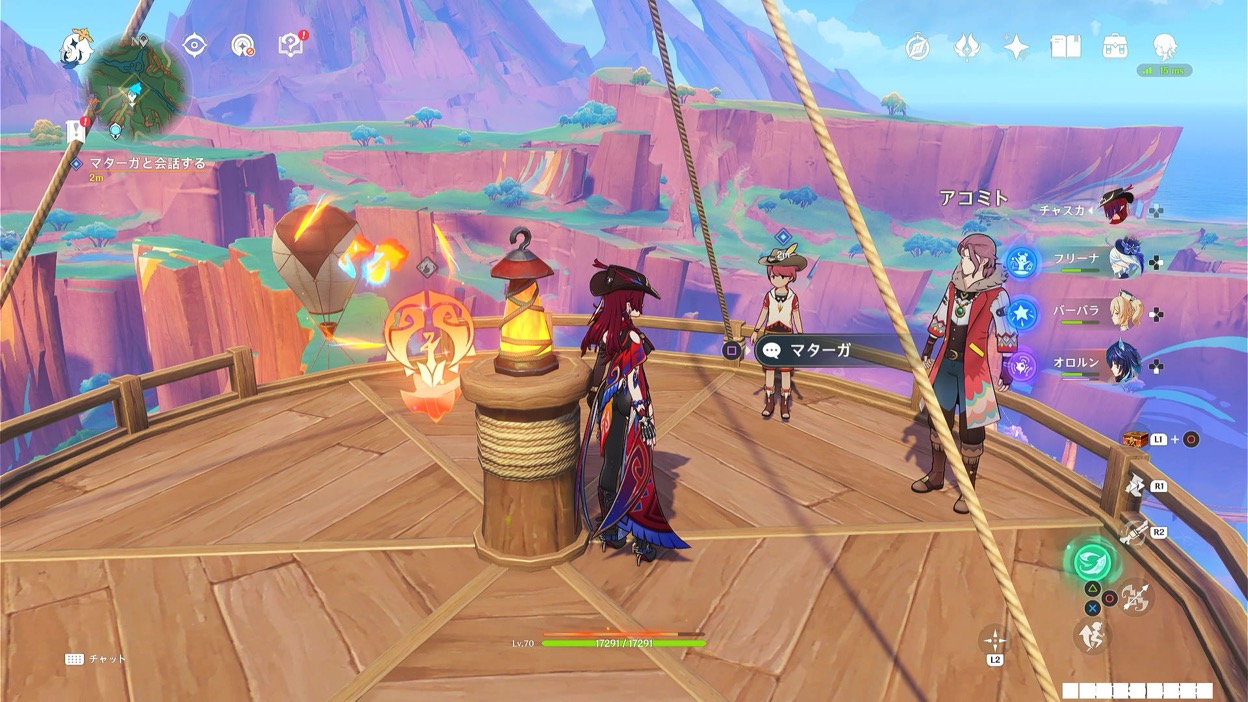Switch to party member フリーナ
1248x702 pixels.
pyautogui.click(x=1125, y=260)
